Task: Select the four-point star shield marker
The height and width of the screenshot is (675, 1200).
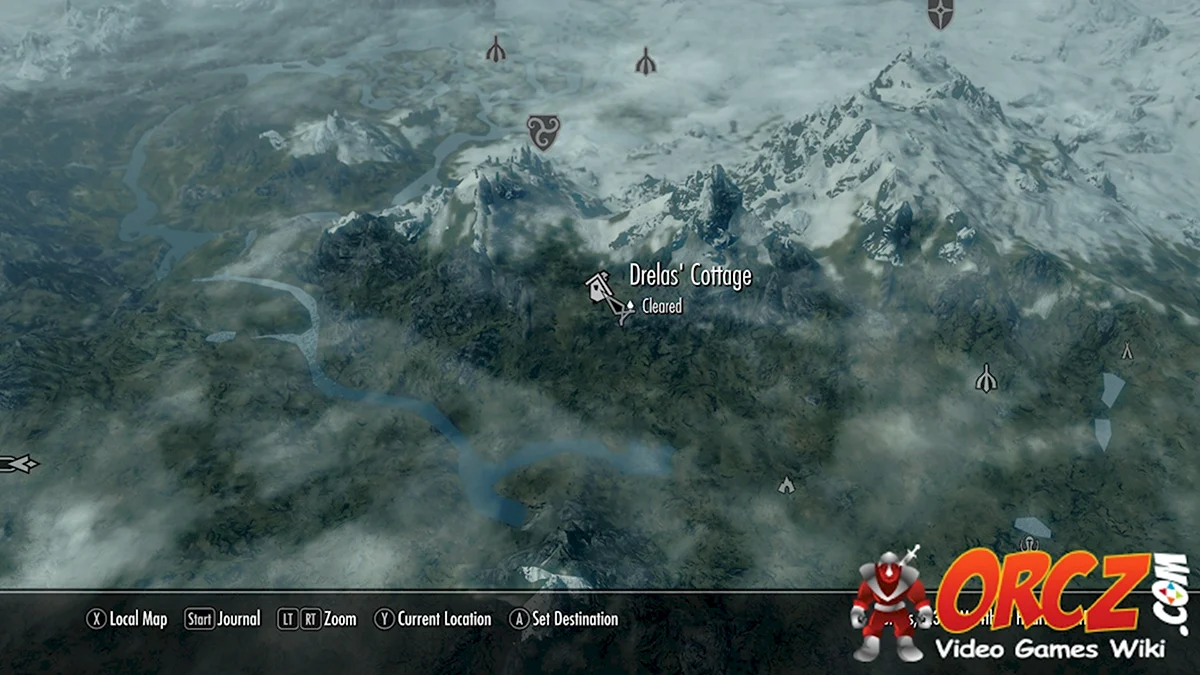Action: pyautogui.click(x=940, y=13)
